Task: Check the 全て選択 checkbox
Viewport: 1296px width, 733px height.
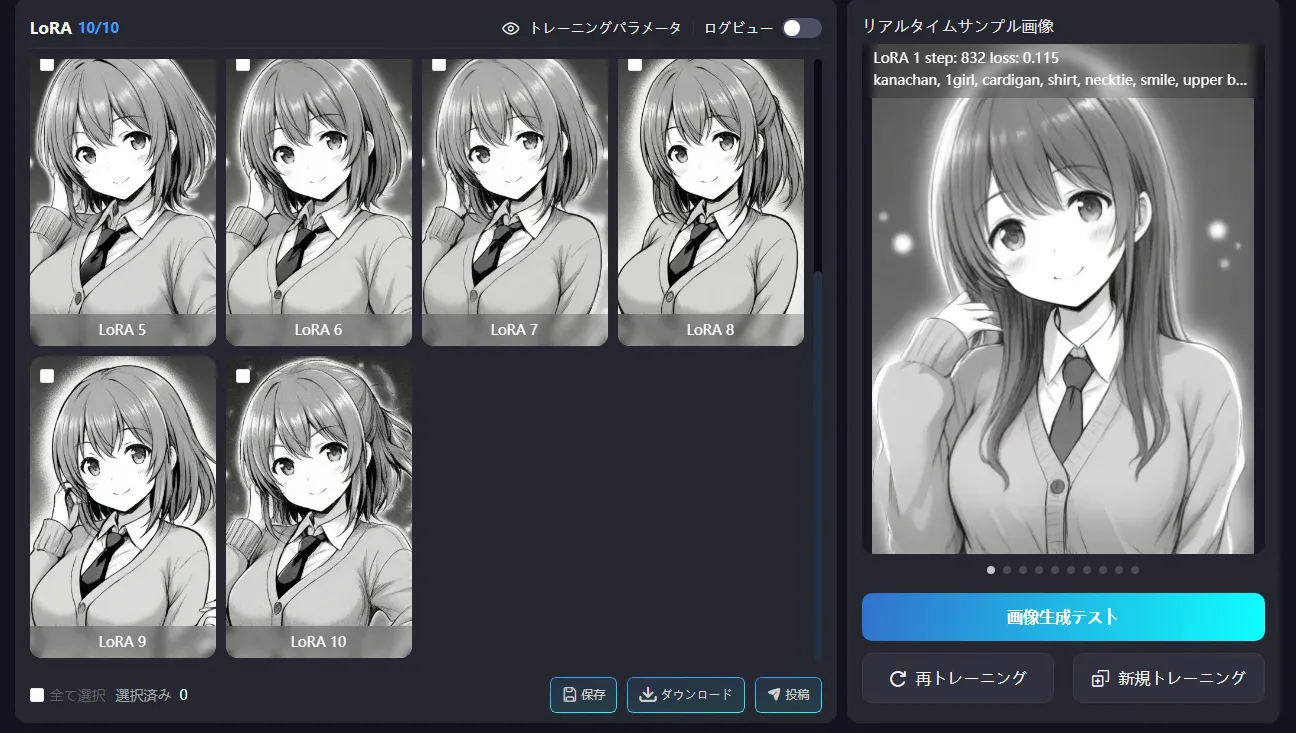Action: [x=35, y=694]
